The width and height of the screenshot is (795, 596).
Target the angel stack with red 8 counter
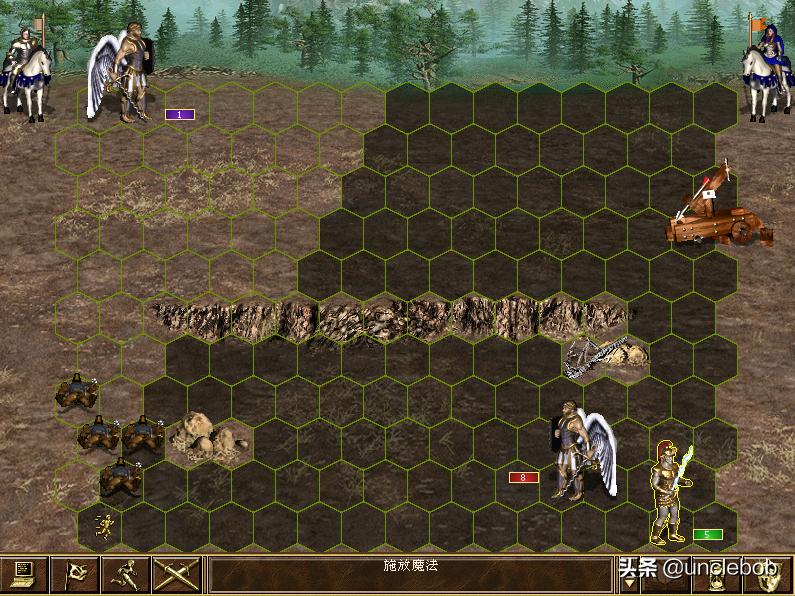576,450
